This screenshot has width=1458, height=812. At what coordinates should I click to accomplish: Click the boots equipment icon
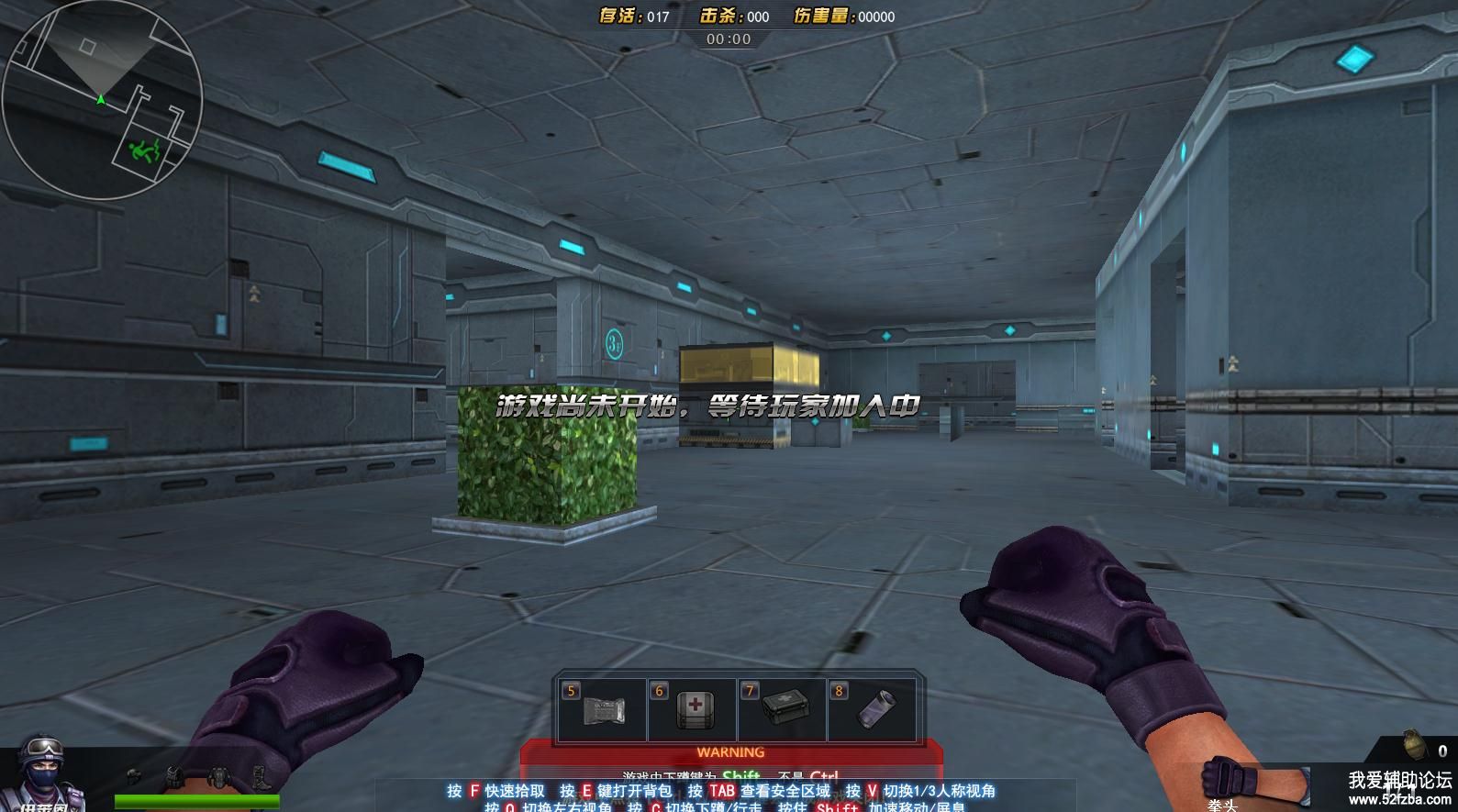click(260, 777)
